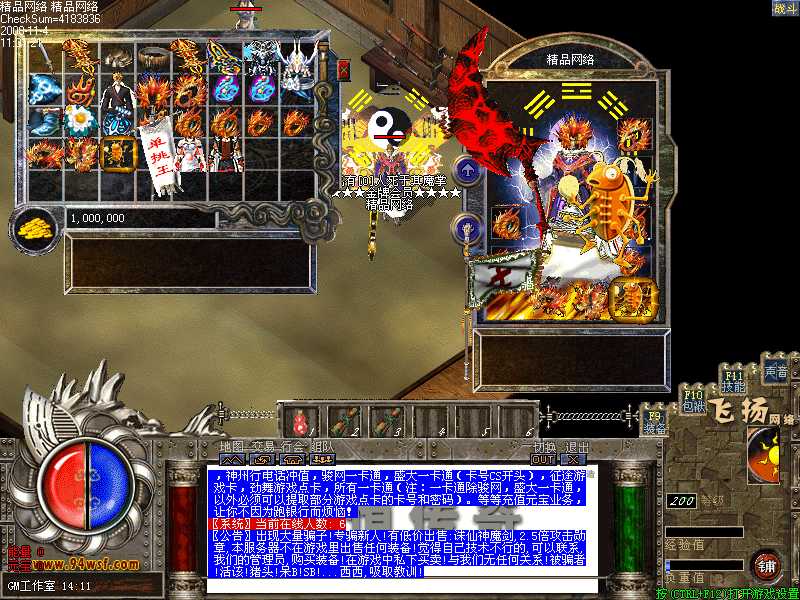The width and height of the screenshot is (800, 600).
Task: Click the upper round blue arrow button
Action: click(465, 170)
